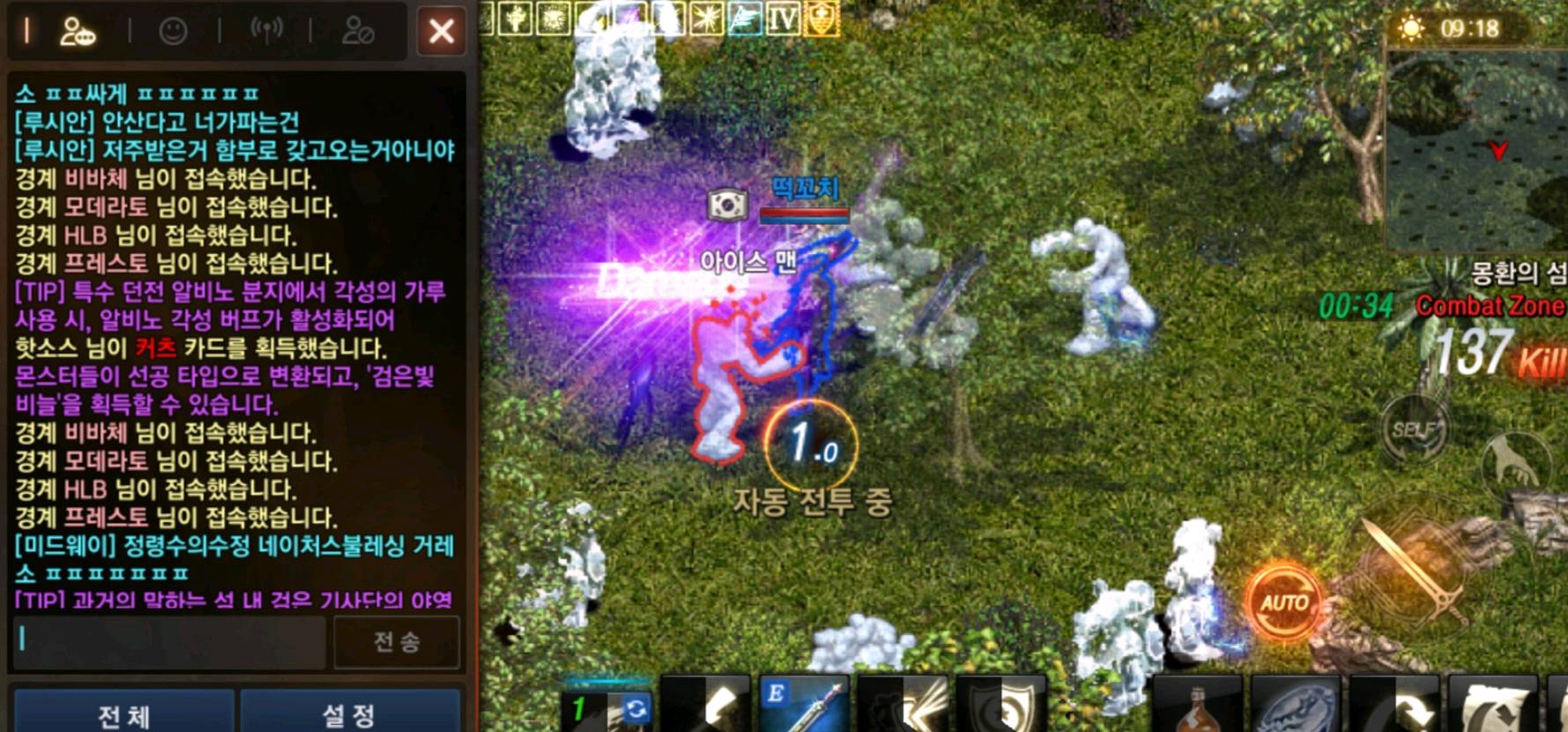
Task: Switch to the 전체 chat tab
Action: (x=123, y=714)
